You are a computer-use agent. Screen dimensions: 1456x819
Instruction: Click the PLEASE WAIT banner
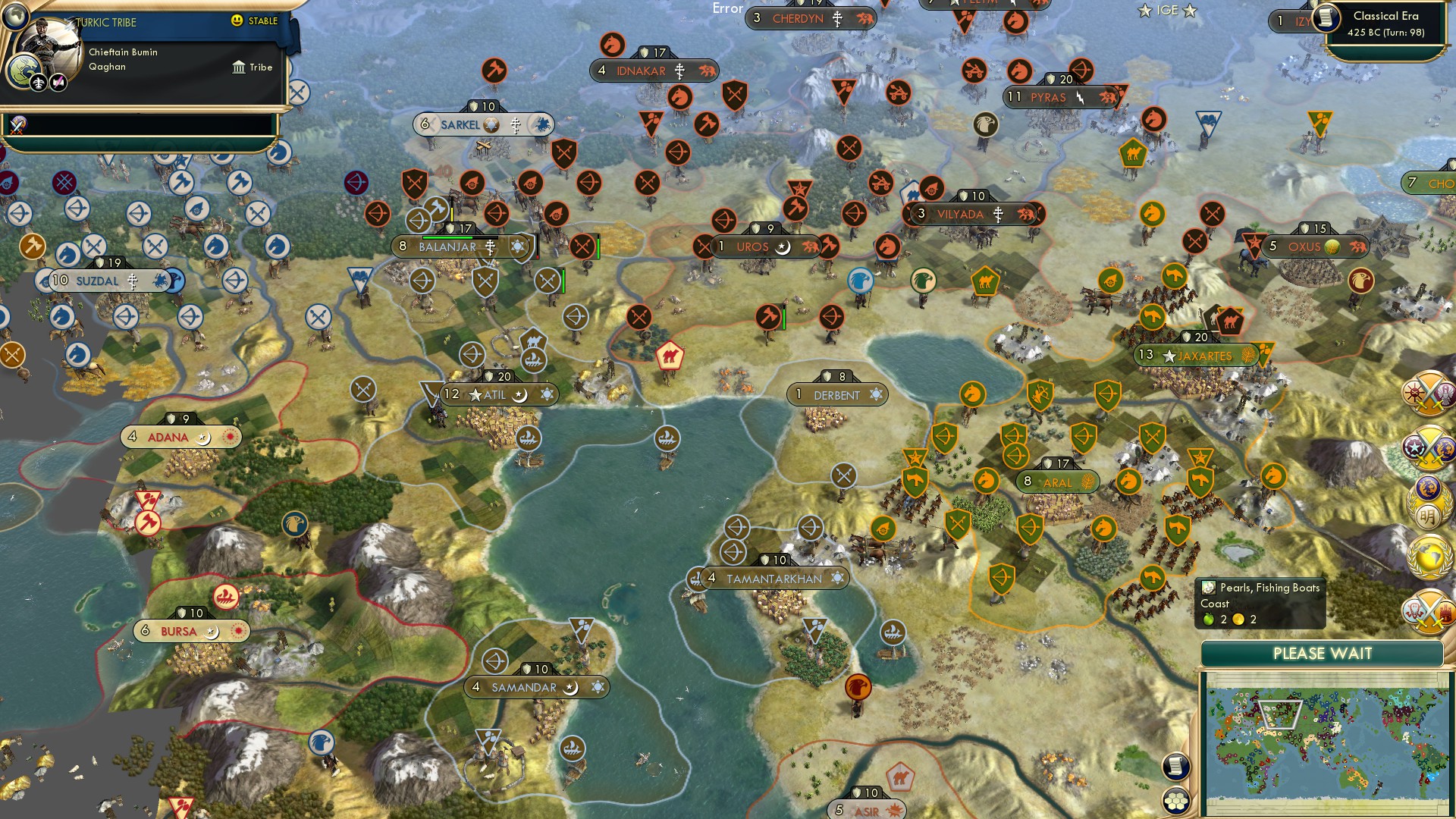pyautogui.click(x=1323, y=653)
